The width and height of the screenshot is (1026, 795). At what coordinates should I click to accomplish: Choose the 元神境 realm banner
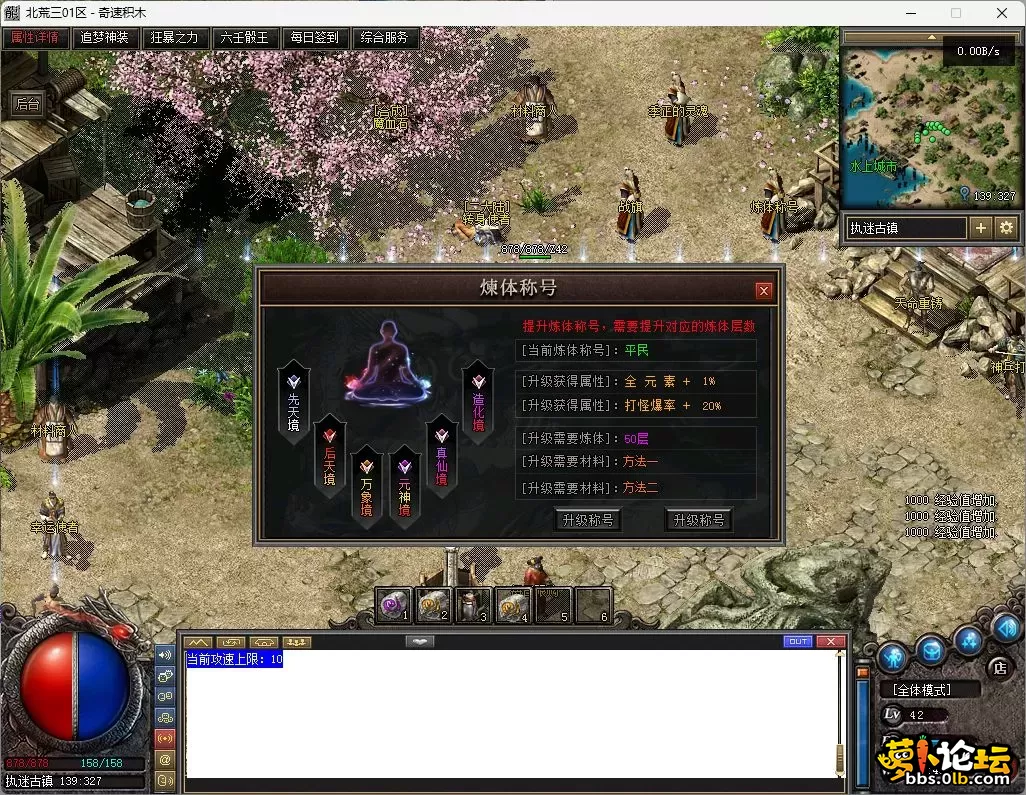coord(404,485)
